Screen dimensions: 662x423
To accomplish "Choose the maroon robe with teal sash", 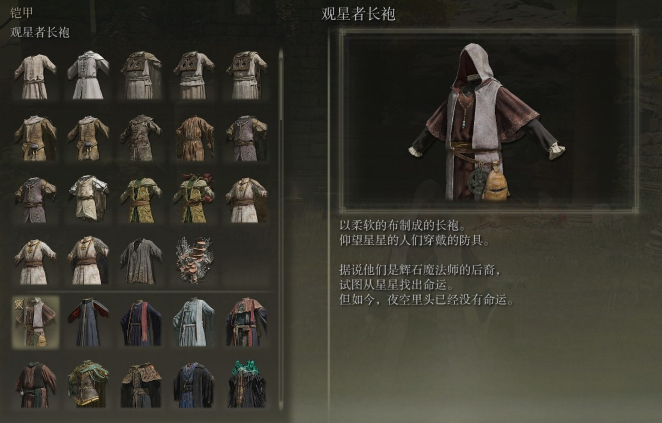I will click(247, 322).
